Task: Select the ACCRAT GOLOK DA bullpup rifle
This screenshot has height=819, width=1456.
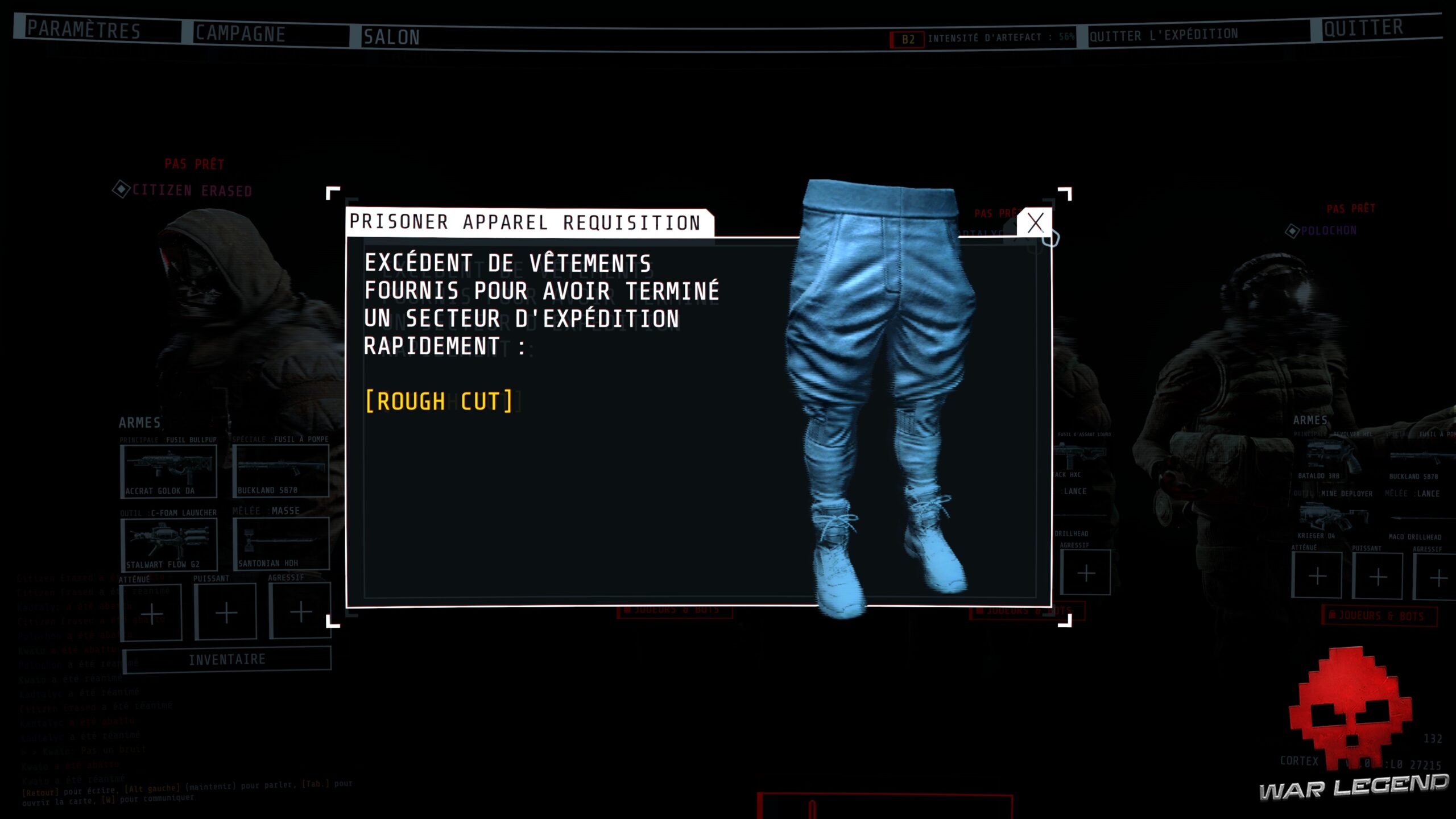Action: 168,471
